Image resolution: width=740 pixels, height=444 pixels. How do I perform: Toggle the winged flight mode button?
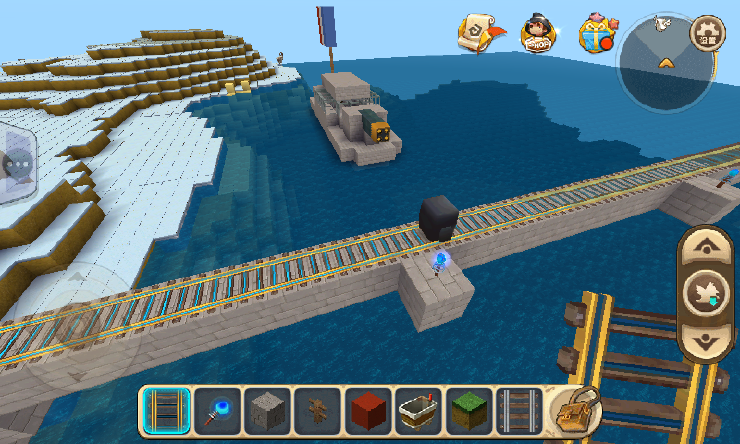click(707, 294)
